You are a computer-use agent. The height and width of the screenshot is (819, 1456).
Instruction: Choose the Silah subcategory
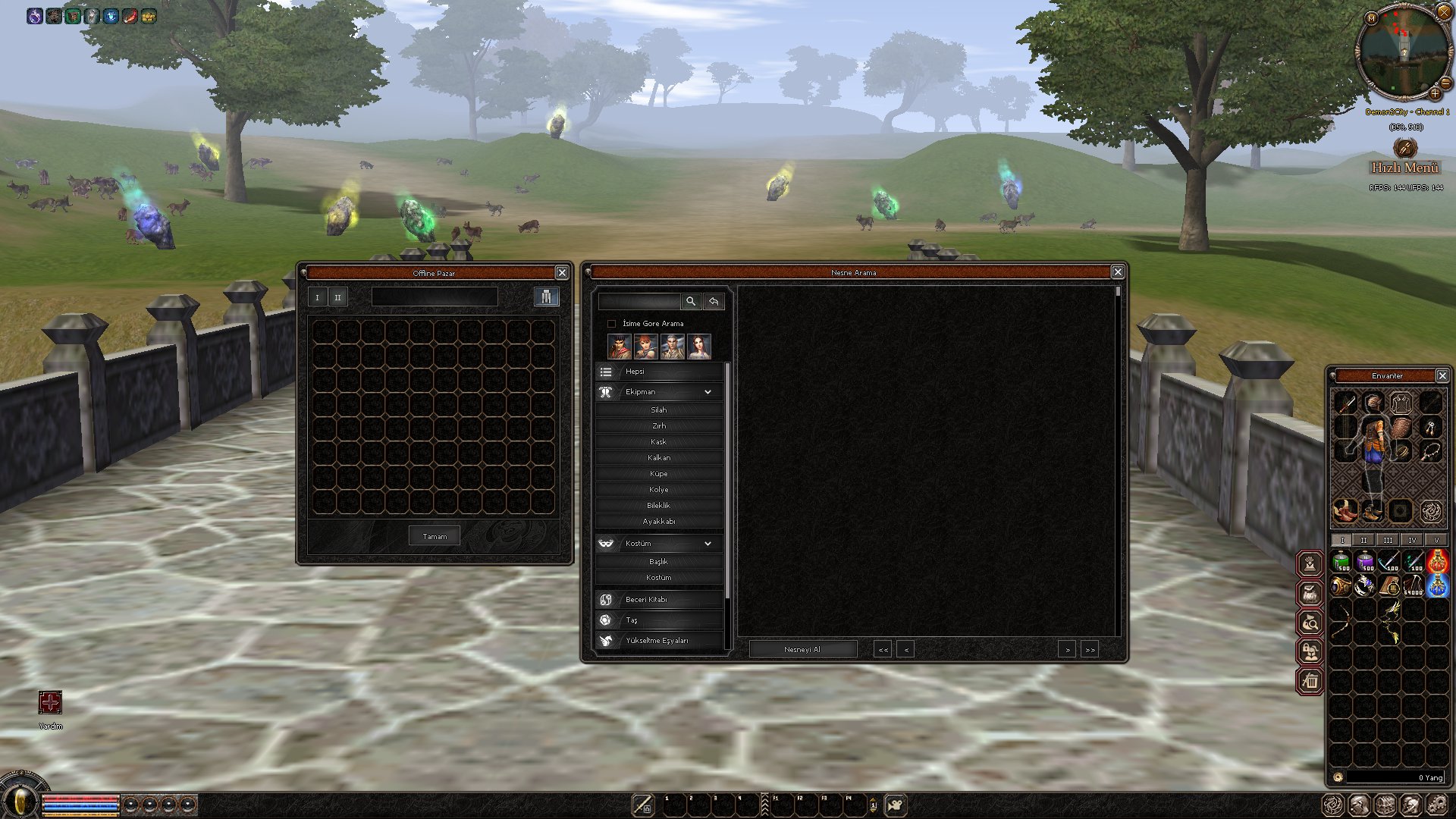click(658, 410)
